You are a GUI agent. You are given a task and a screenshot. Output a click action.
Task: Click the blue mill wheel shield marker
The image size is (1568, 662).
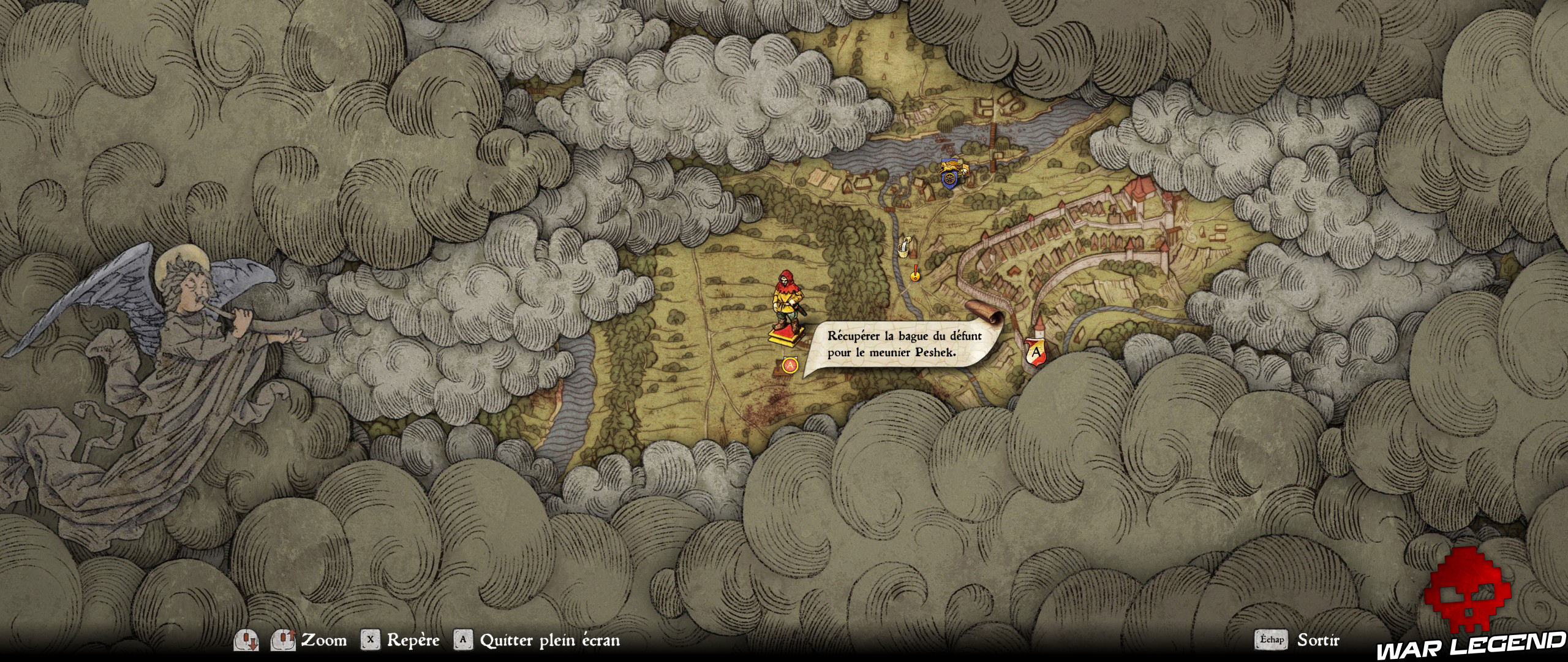950,178
